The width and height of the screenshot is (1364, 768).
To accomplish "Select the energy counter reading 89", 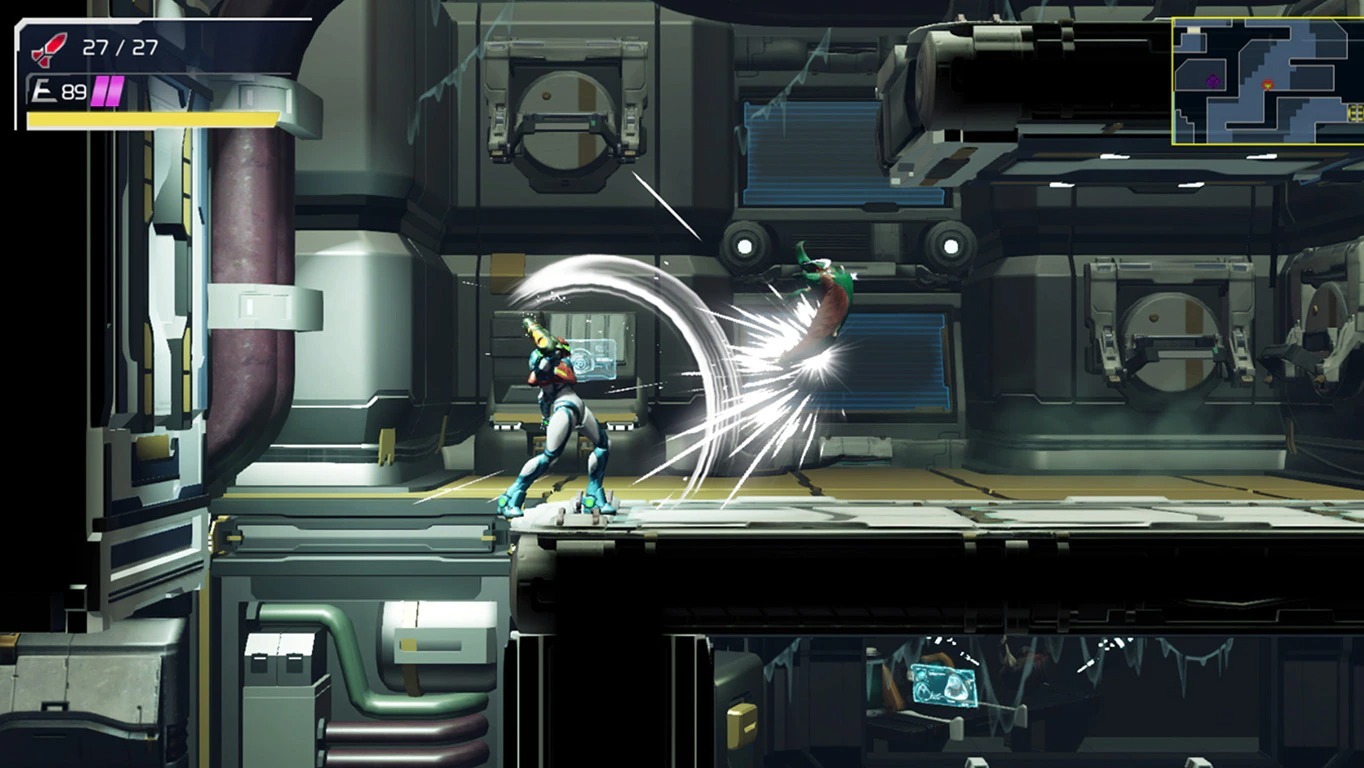I will click(73, 91).
